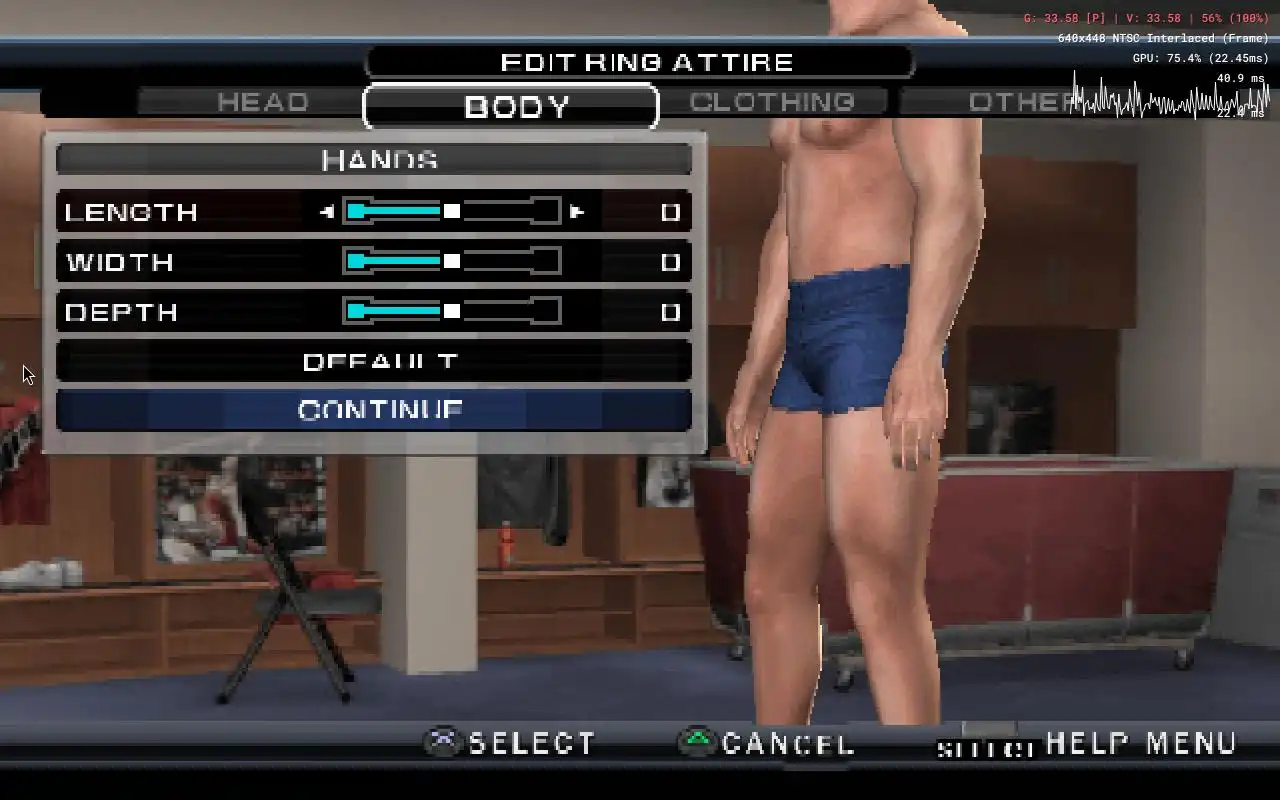Adjust the Depth slider
The image size is (1280, 800).
coord(452,312)
